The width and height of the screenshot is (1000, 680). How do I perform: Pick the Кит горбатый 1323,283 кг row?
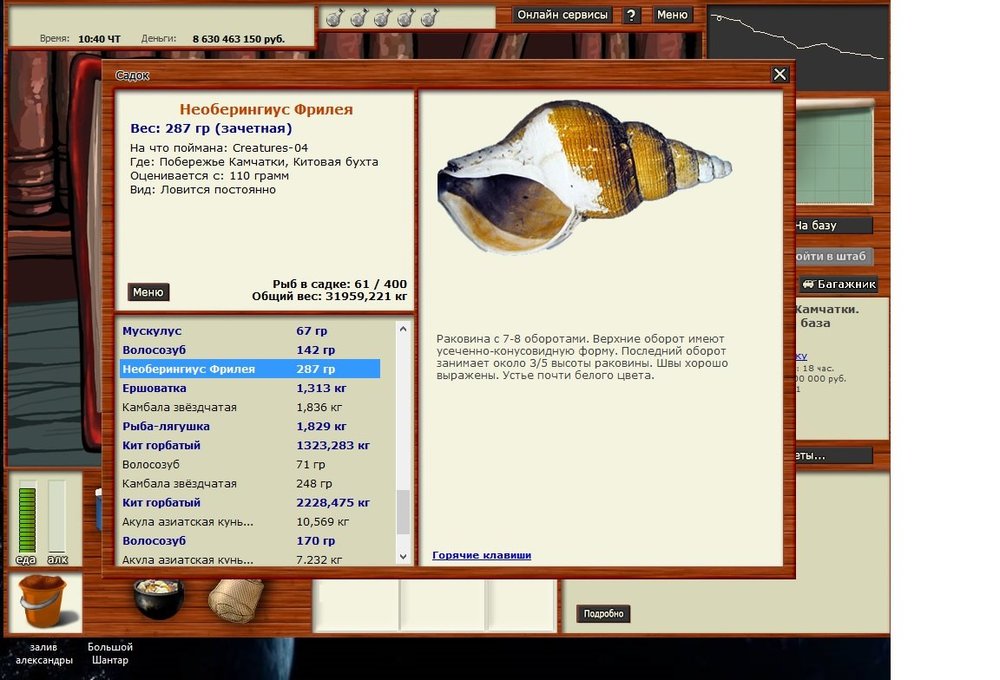coord(161,445)
